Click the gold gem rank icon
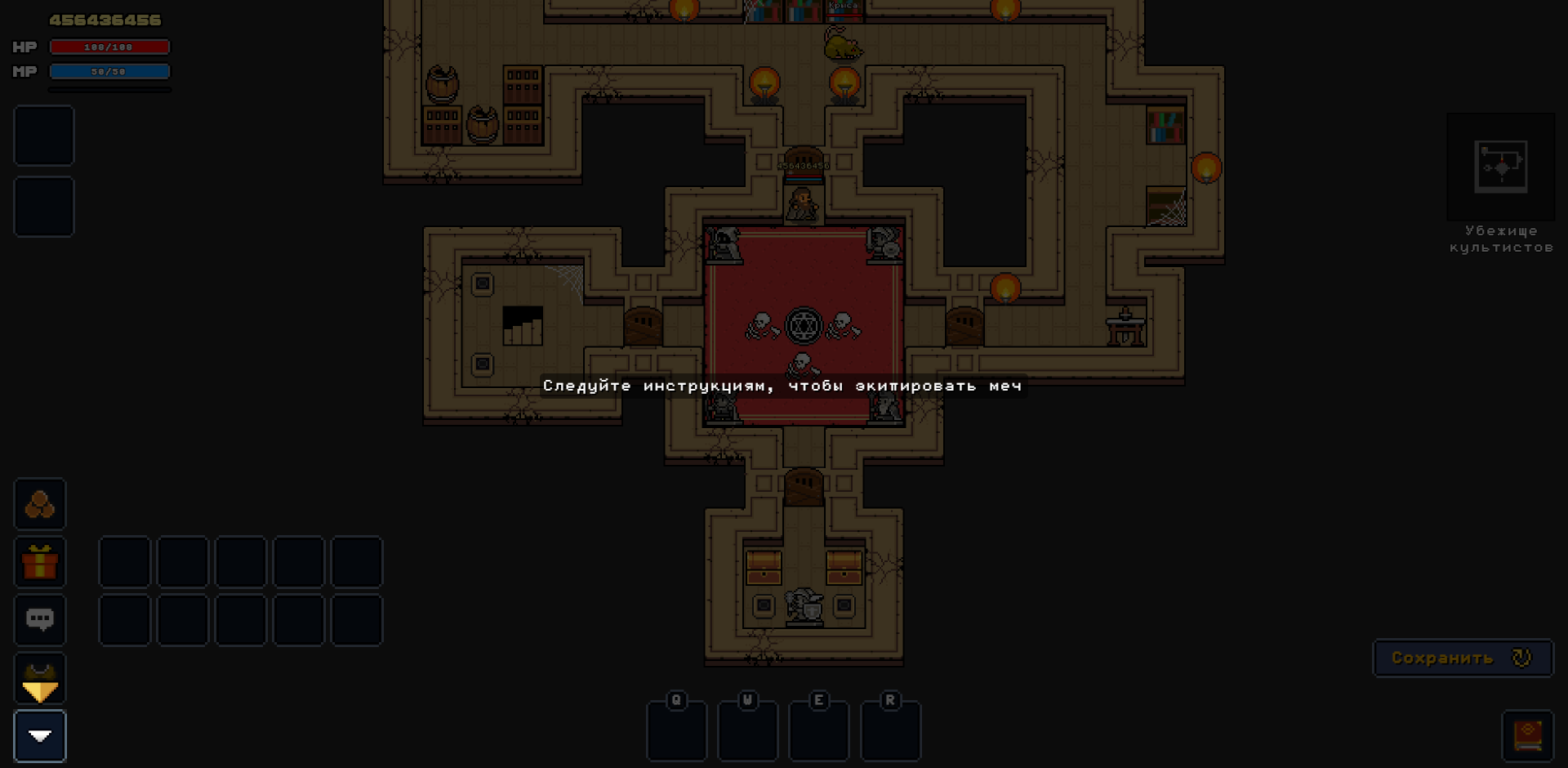 40,679
